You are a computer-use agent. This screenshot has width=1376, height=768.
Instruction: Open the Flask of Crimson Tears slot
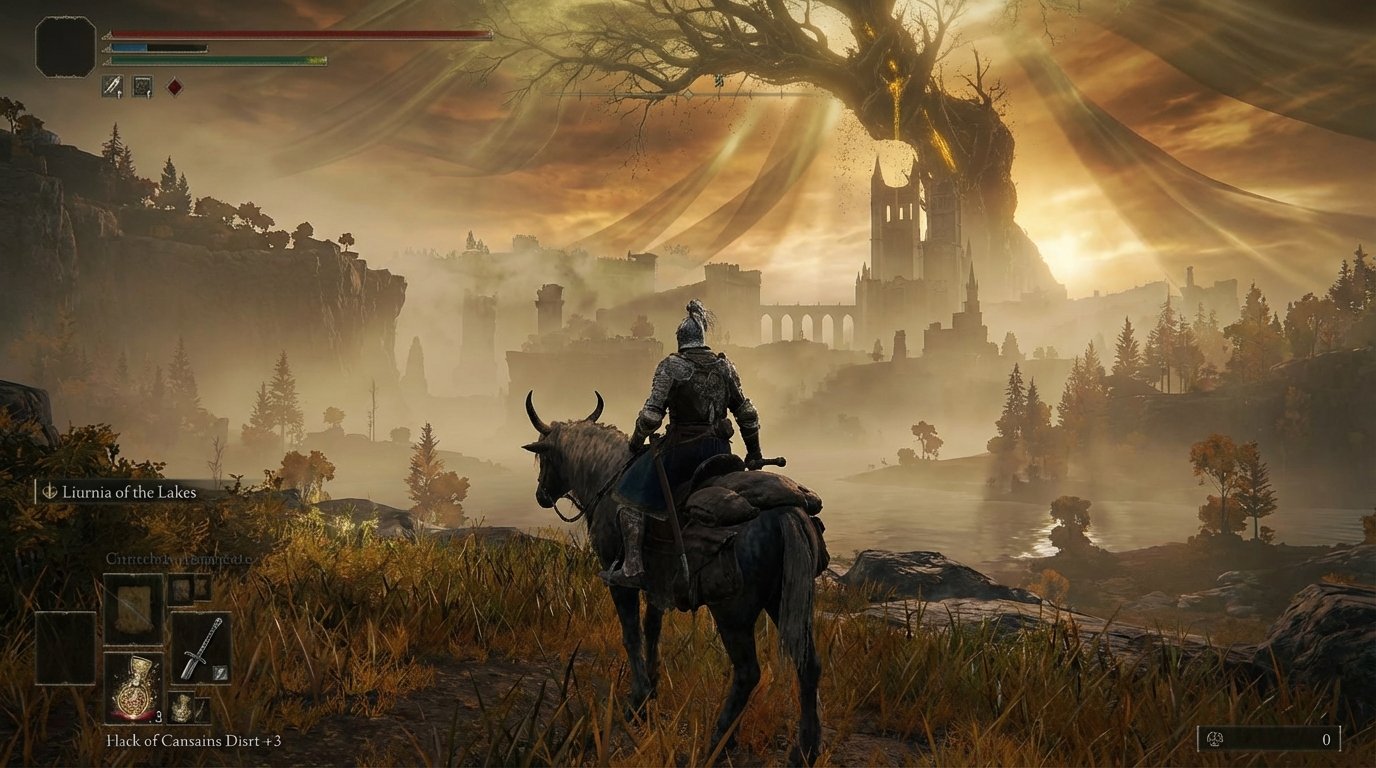(x=135, y=687)
